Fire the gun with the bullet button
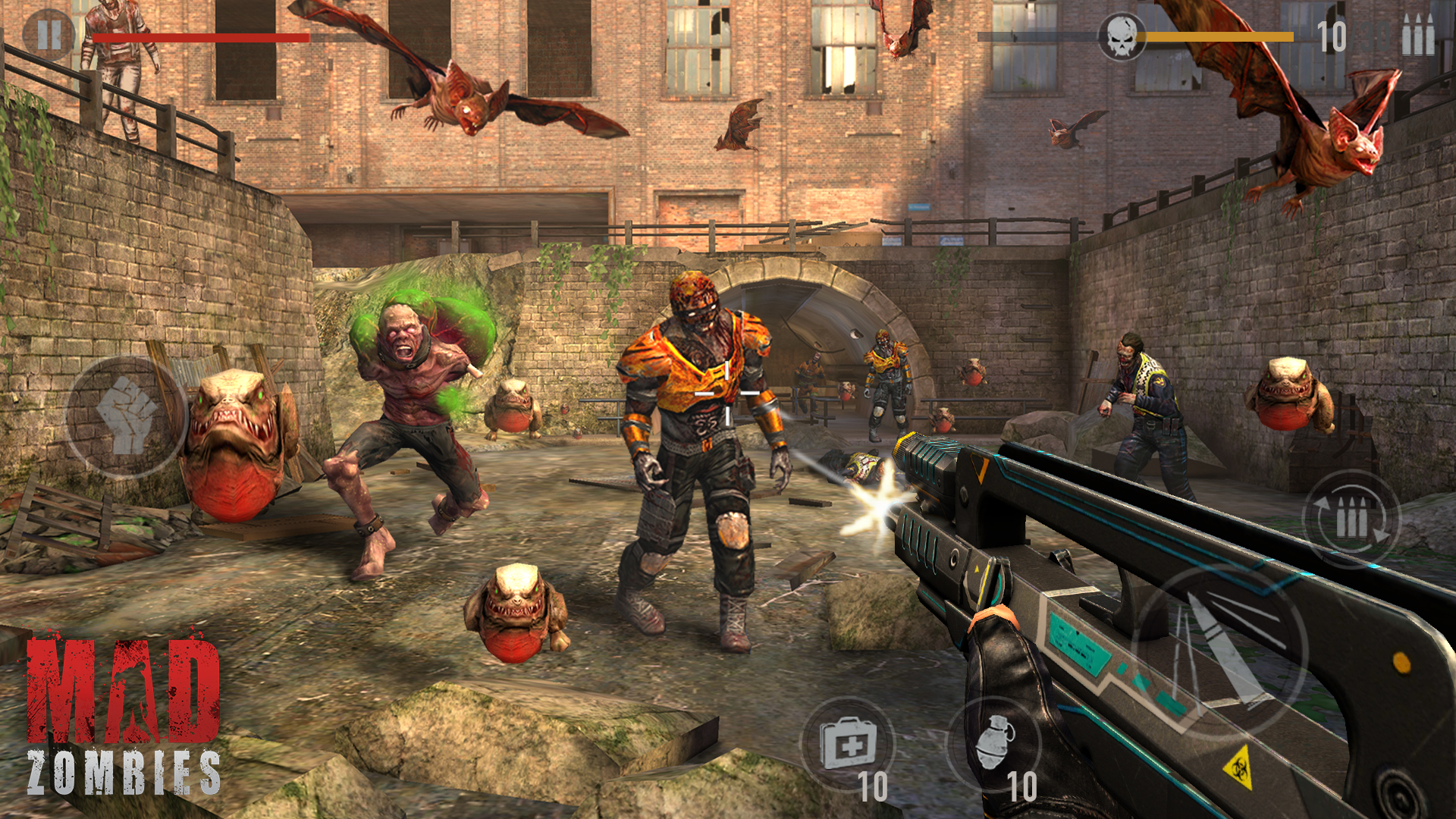 point(1219,652)
